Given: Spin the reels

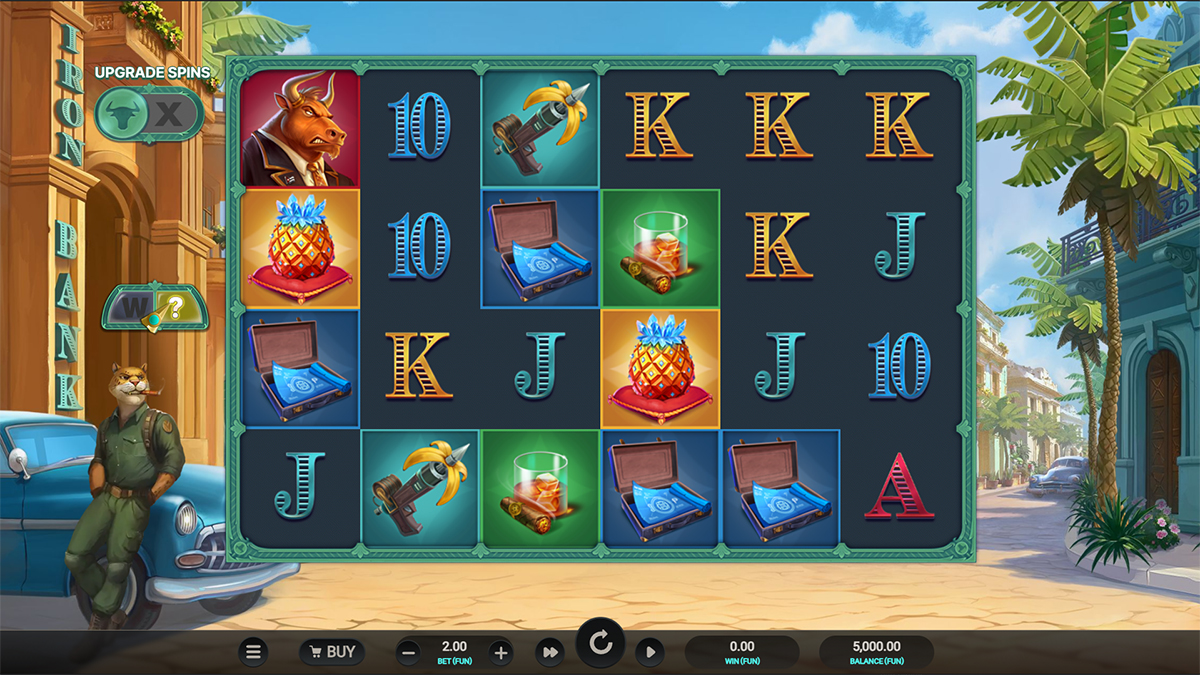Looking at the screenshot, I should [600, 643].
